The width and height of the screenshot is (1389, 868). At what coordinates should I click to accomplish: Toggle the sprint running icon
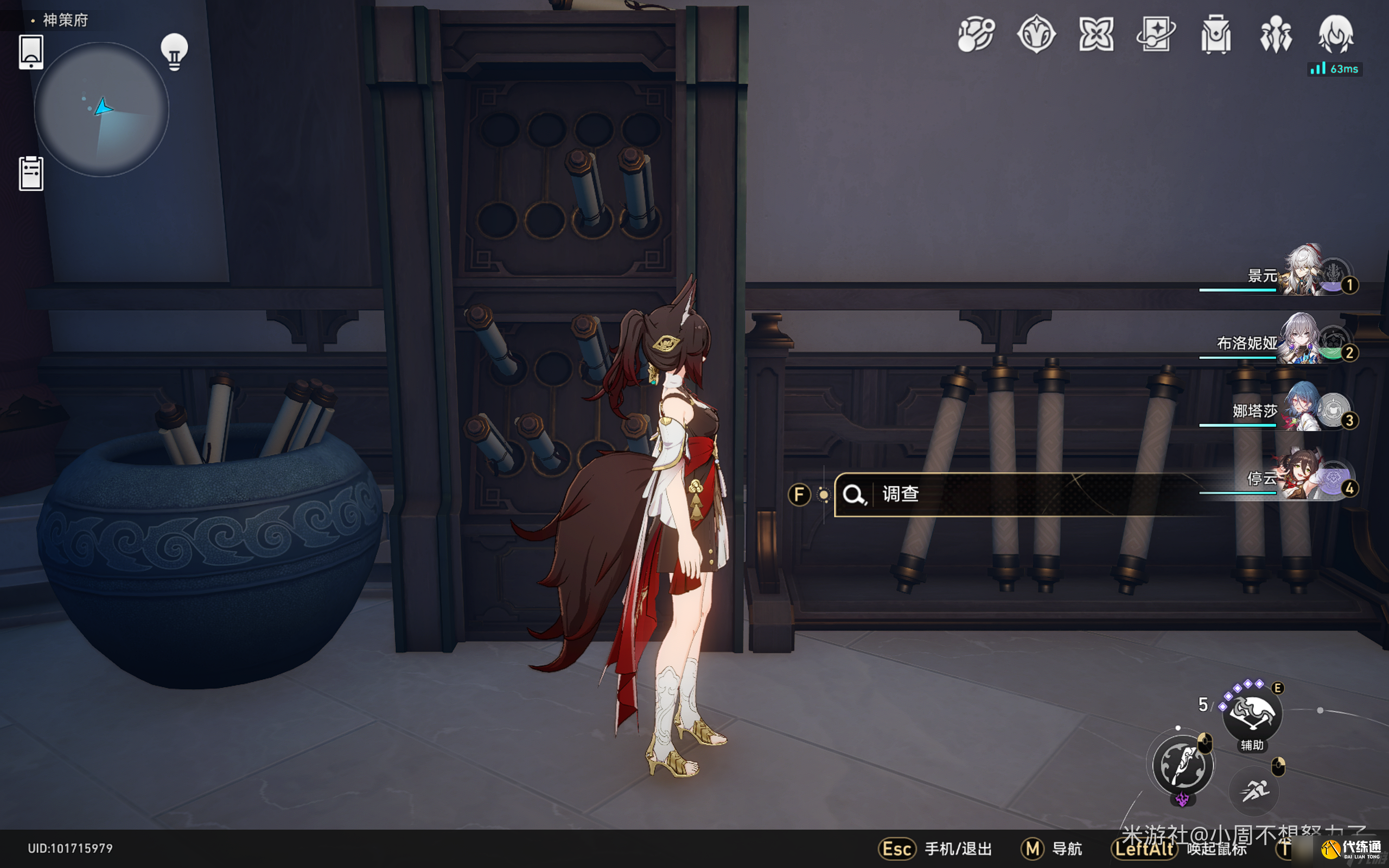[x=1254, y=791]
